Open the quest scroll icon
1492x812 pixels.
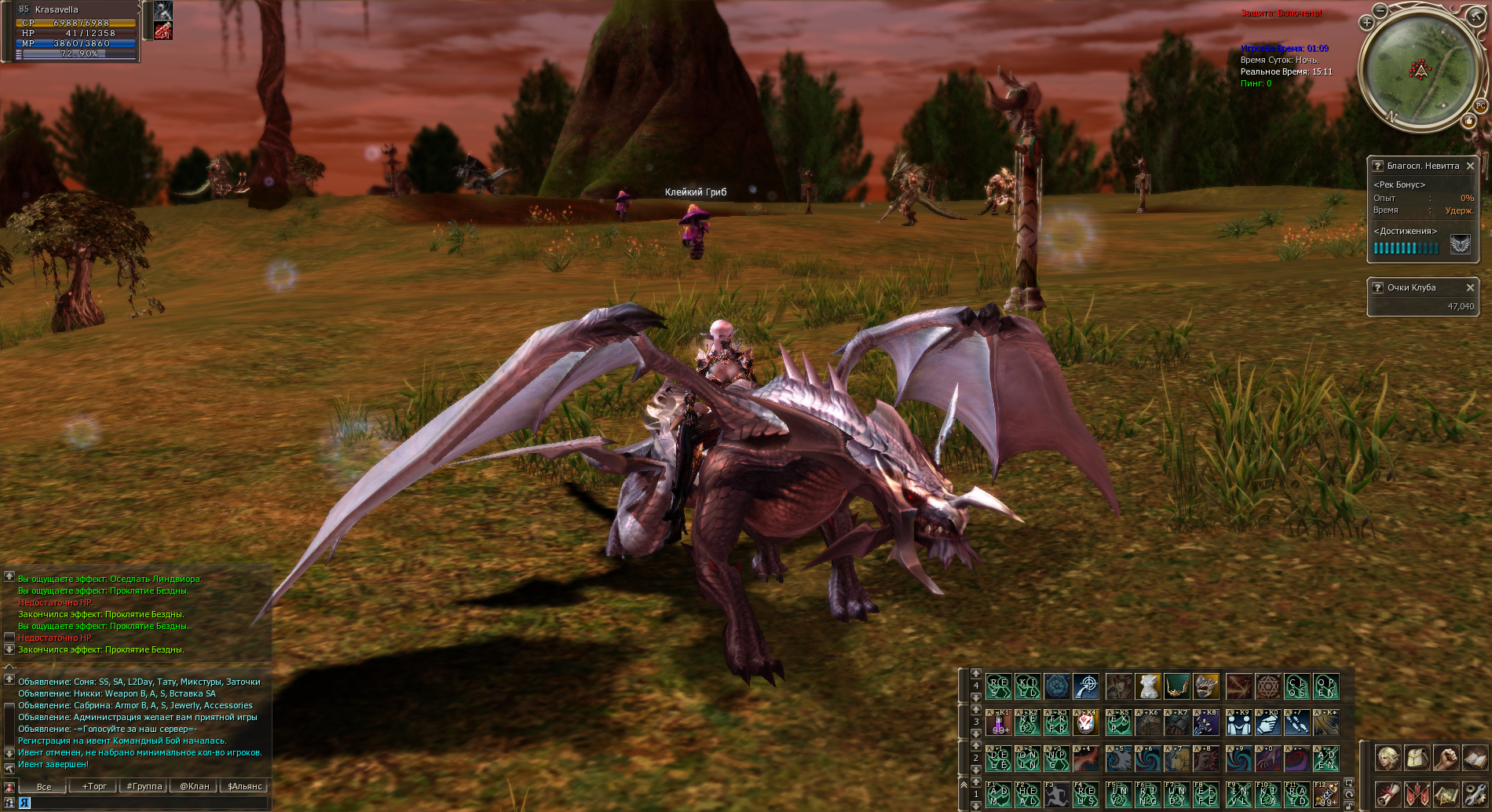pyautogui.click(x=1388, y=795)
